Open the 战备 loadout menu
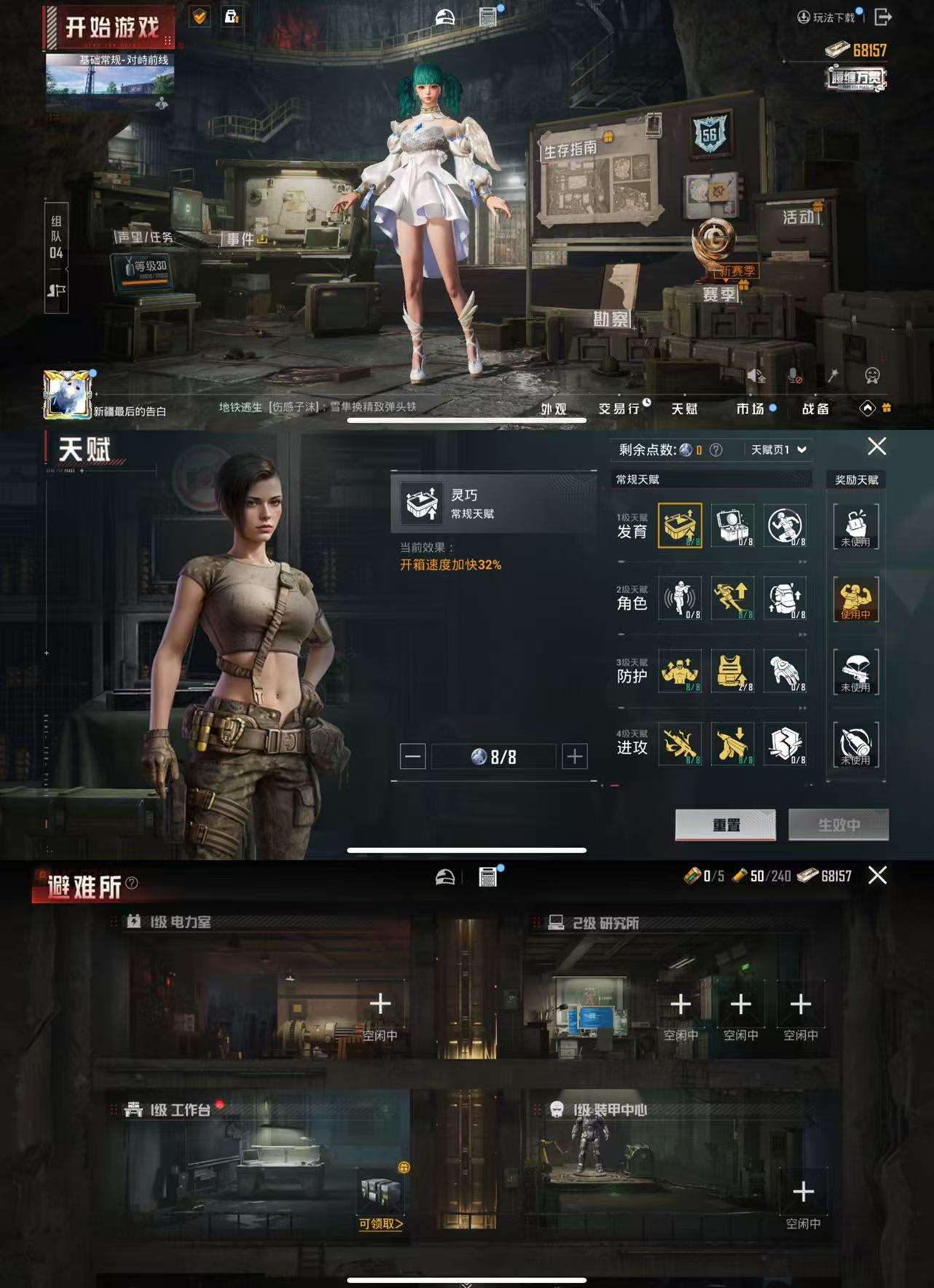 [x=815, y=409]
